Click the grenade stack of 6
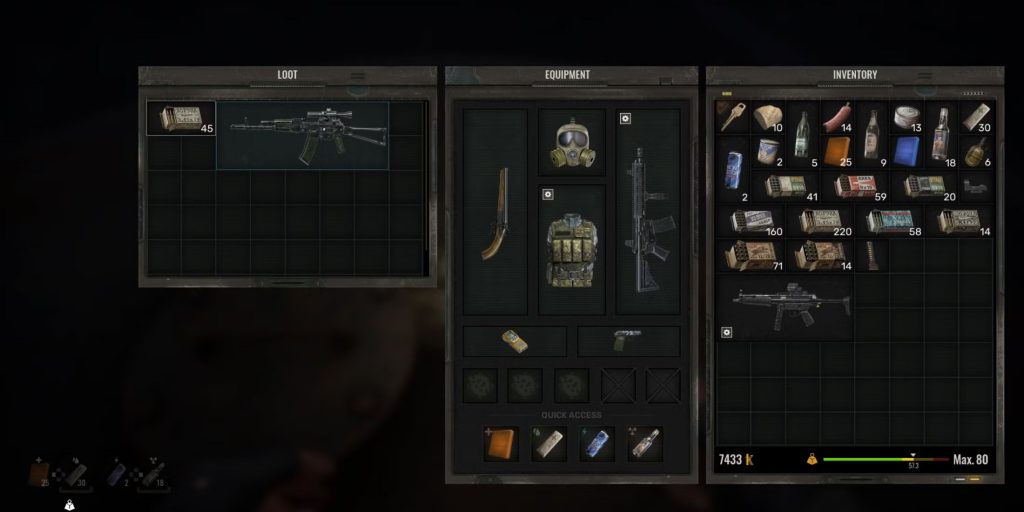 [976, 152]
